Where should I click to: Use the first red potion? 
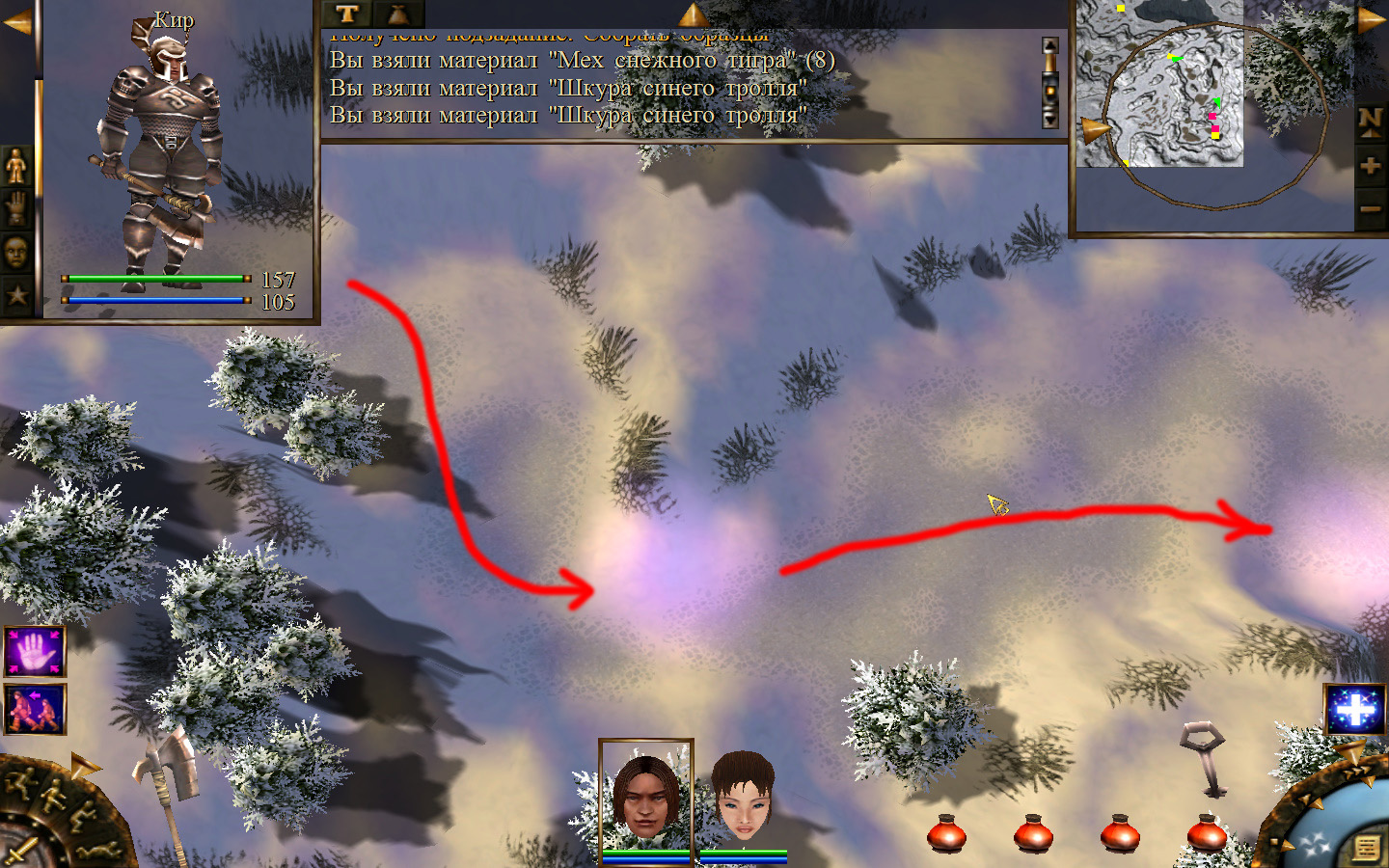946,833
